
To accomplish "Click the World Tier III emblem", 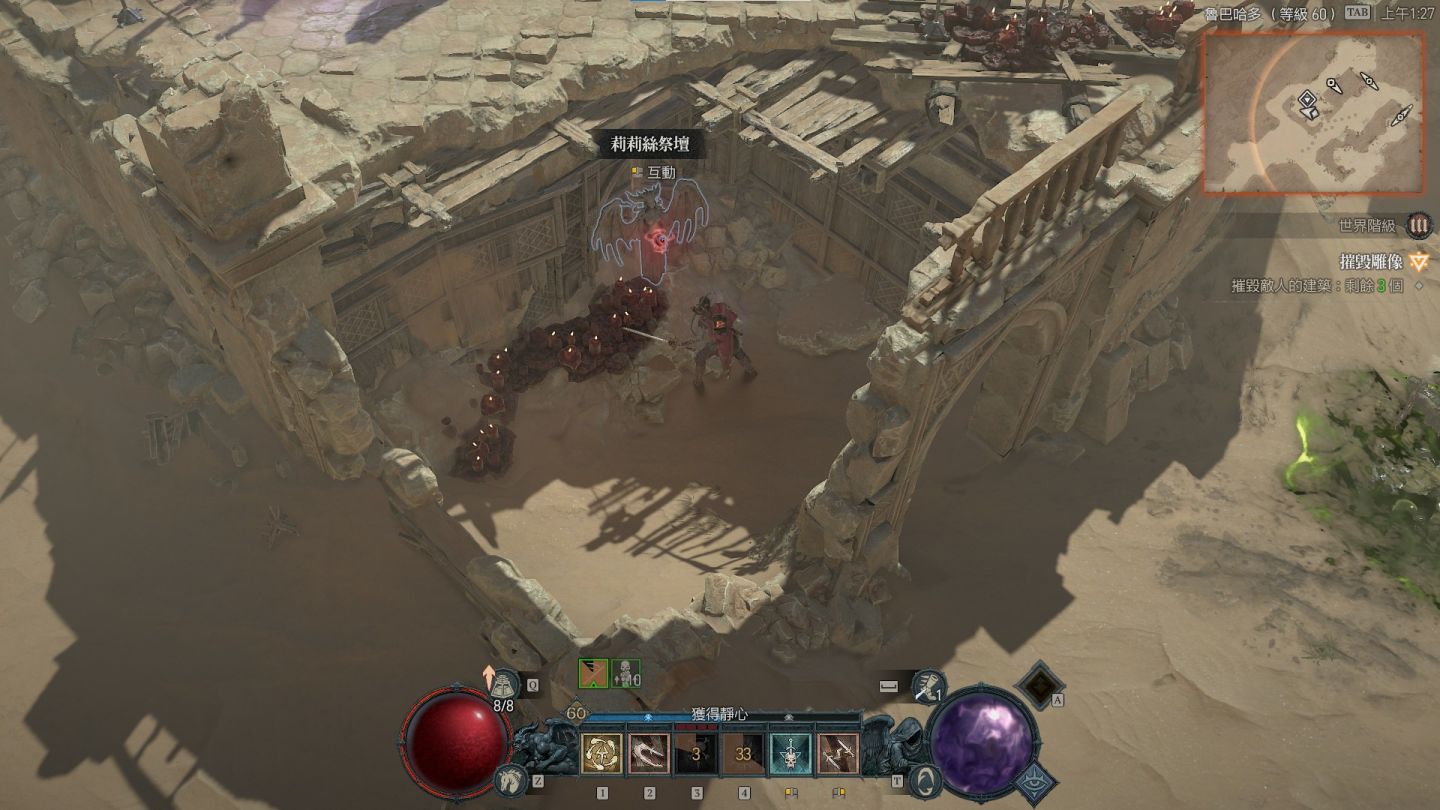I will click(1418, 226).
